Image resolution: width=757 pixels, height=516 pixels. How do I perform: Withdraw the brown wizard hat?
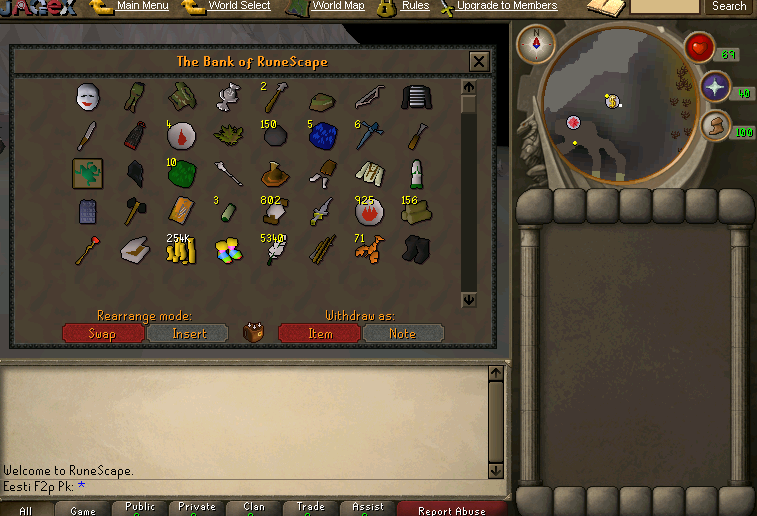point(273,175)
